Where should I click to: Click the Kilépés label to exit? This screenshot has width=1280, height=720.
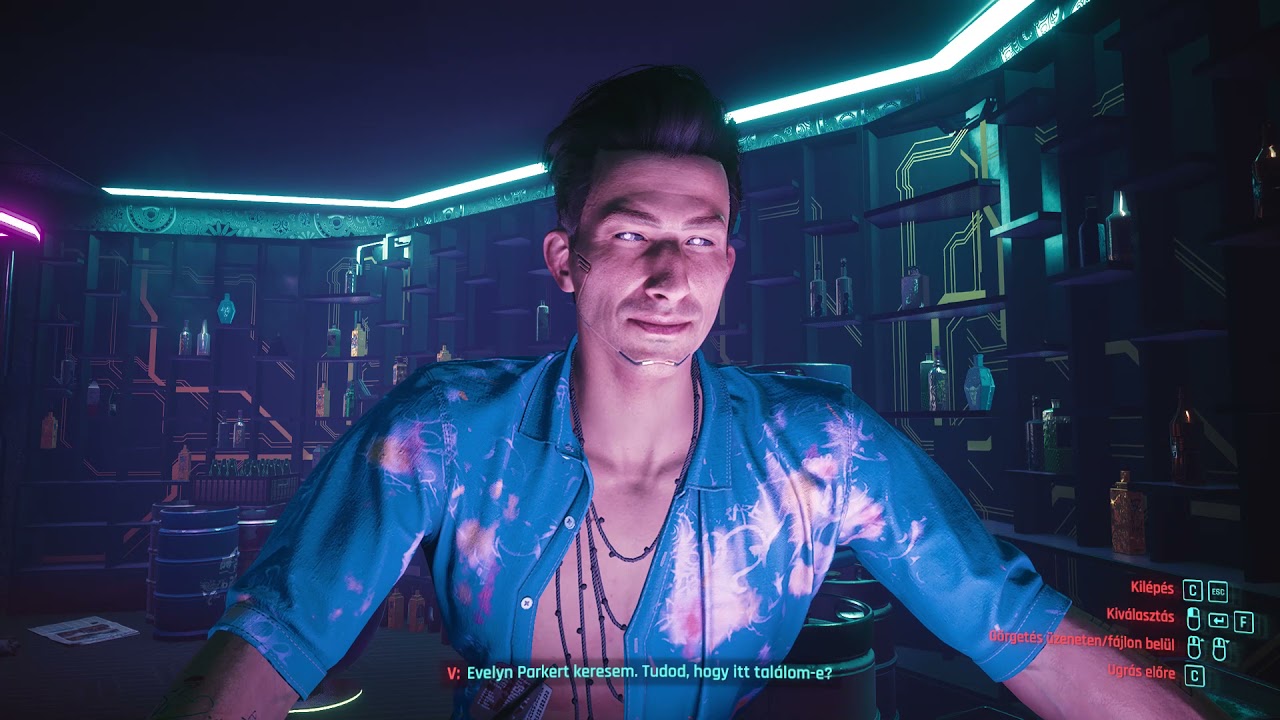click(x=1150, y=589)
